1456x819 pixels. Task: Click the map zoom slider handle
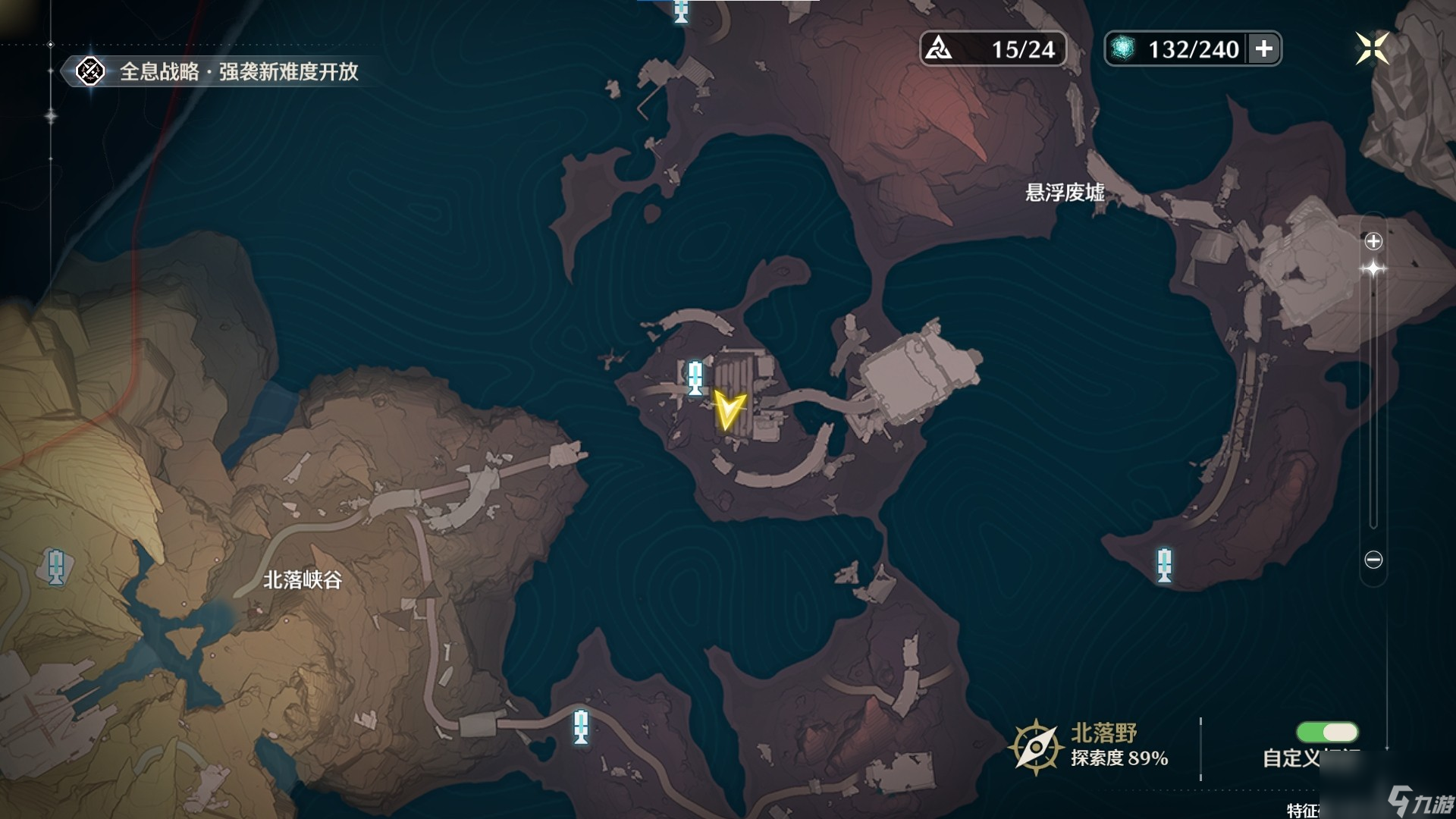[x=1373, y=268]
